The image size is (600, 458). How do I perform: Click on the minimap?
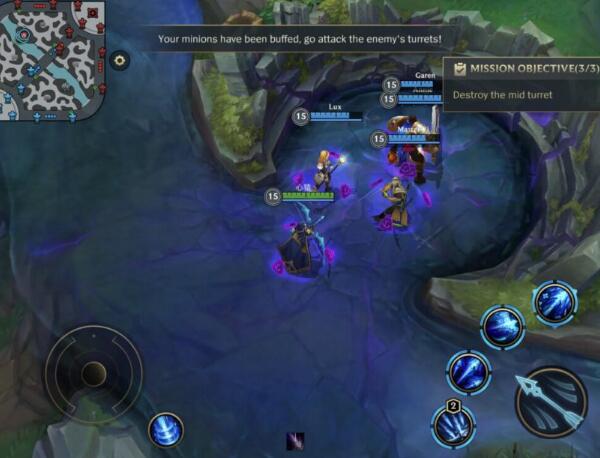[x=53, y=59]
